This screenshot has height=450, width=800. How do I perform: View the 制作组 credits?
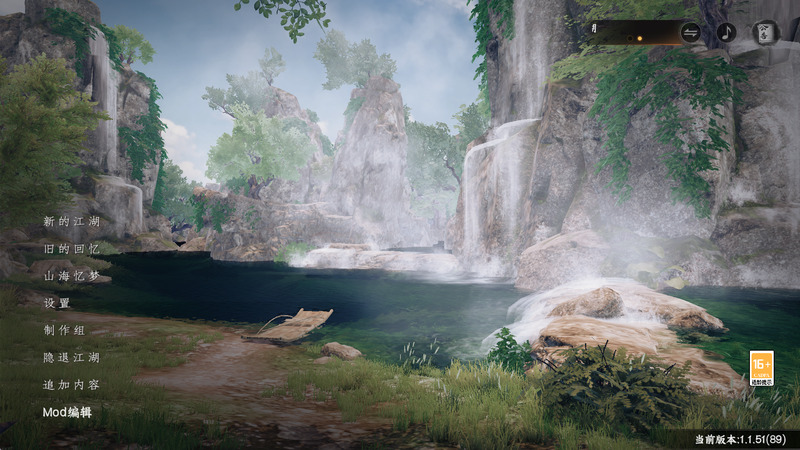(64, 330)
